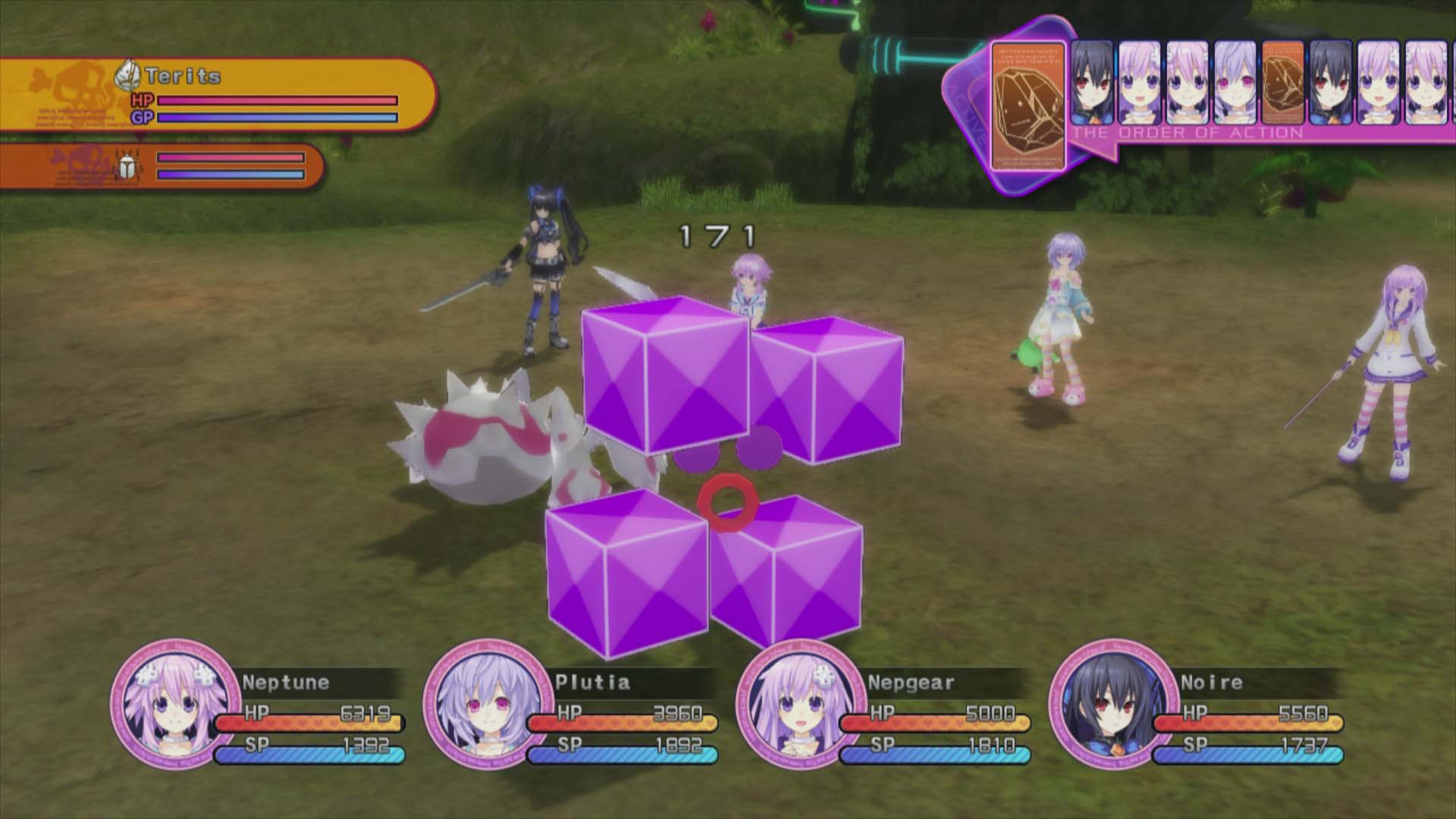Select the Noire name label in her panel
This screenshot has height=819, width=1456.
tap(1212, 681)
